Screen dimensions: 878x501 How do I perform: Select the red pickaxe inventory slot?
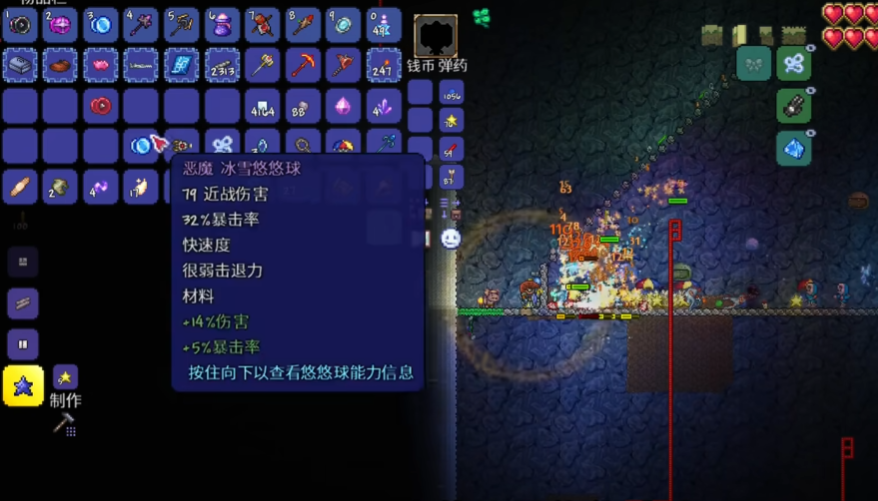pyautogui.click(x=303, y=65)
